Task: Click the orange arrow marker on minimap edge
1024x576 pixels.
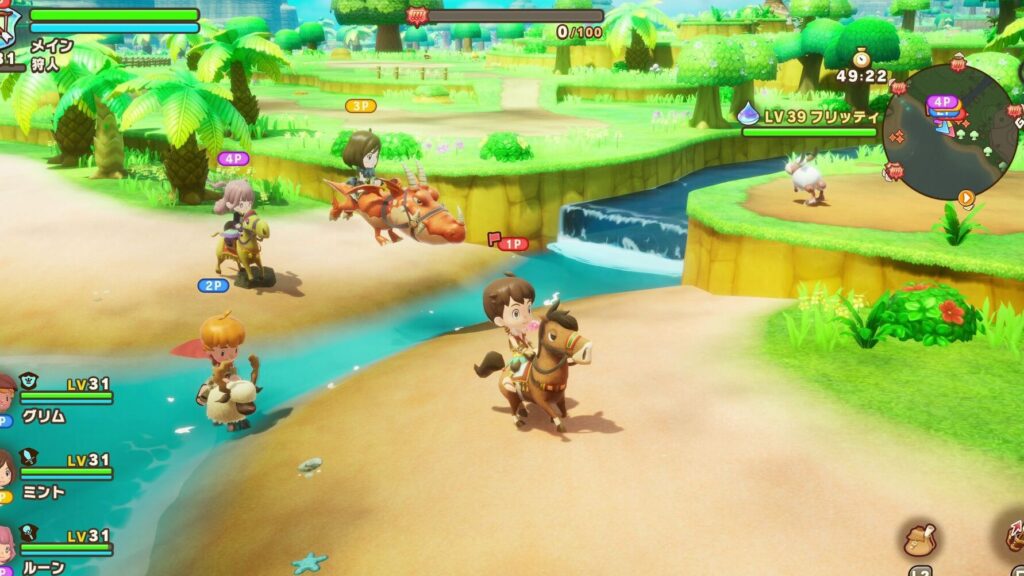Action: 966,197
